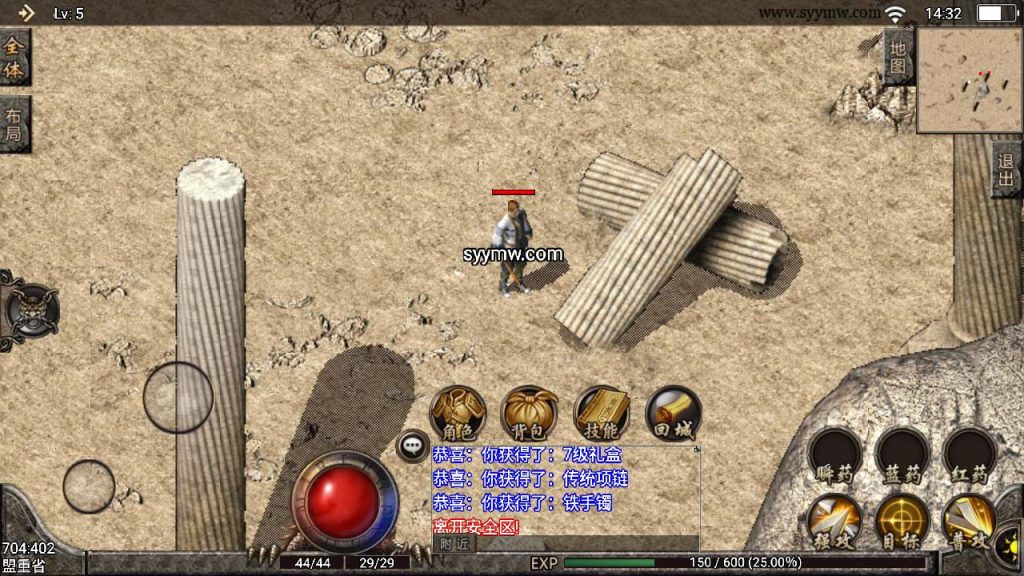
Task: Select the 全体 button
Action: pos(14,57)
